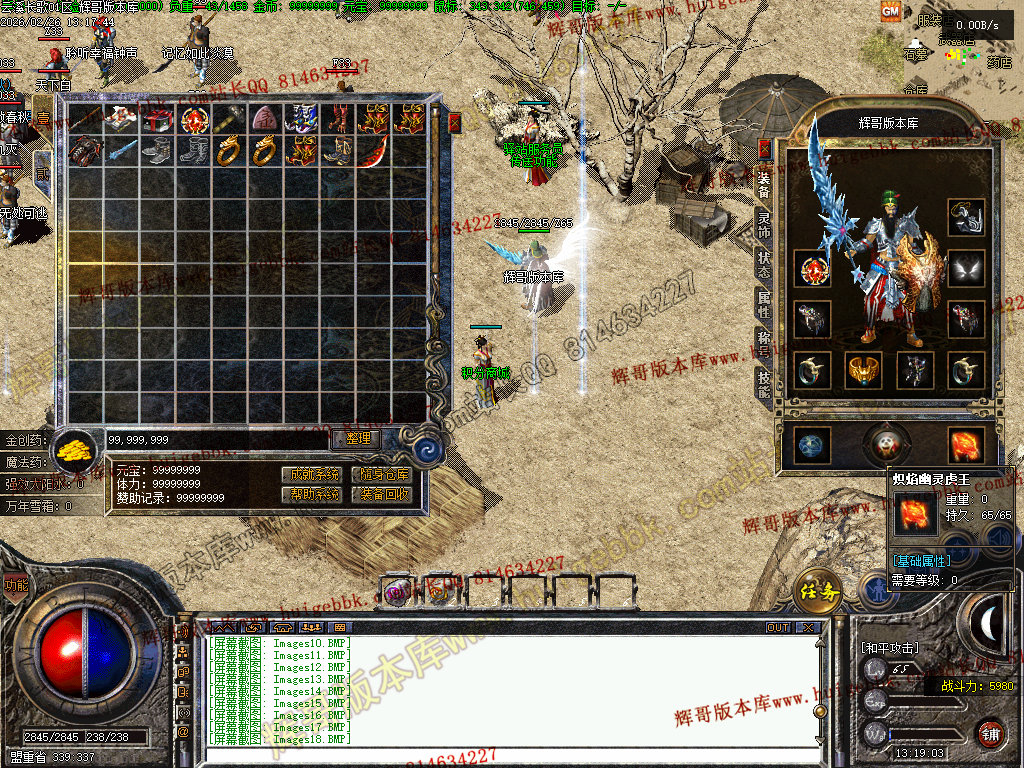Close the character equipment panel

pyautogui.click(x=765, y=149)
